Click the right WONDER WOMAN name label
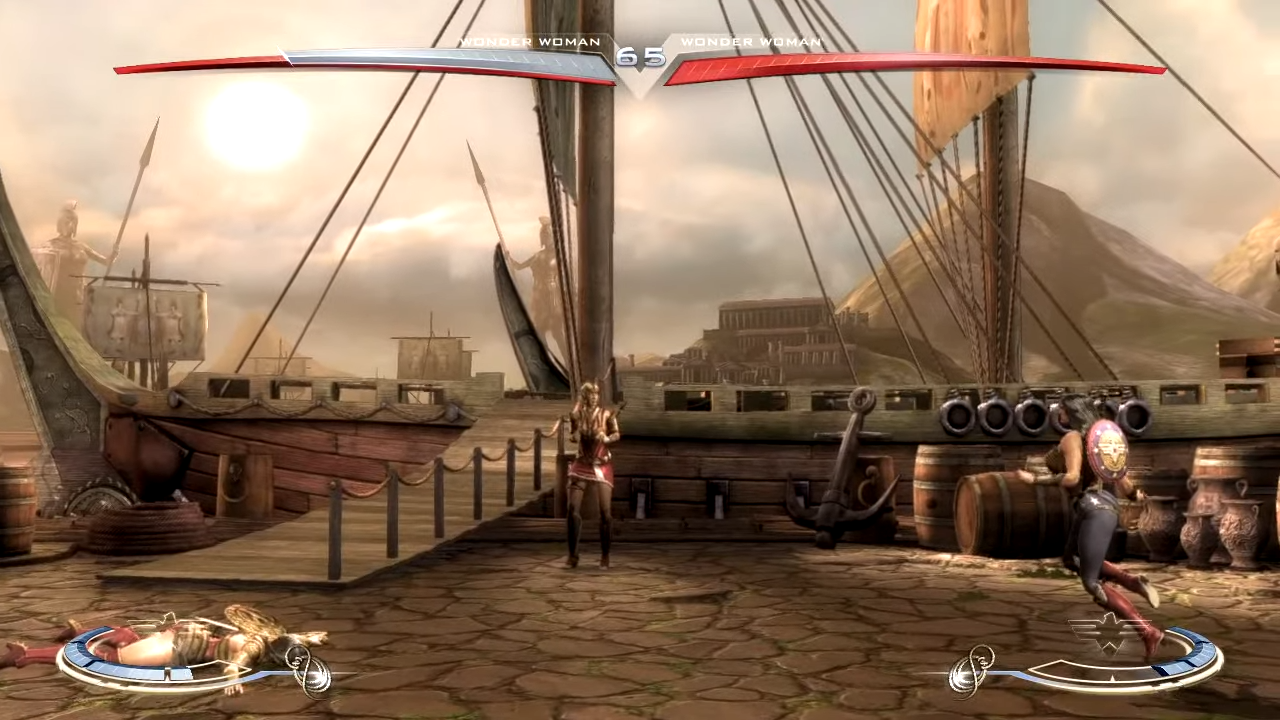This screenshot has width=1280, height=720. [x=750, y=41]
